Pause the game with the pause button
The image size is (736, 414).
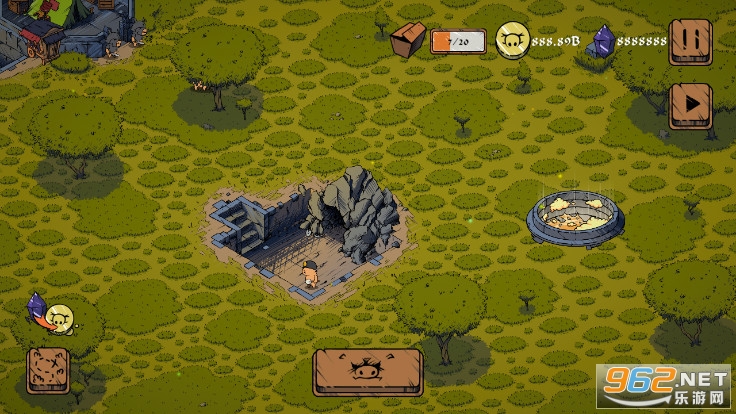click(x=689, y=42)
